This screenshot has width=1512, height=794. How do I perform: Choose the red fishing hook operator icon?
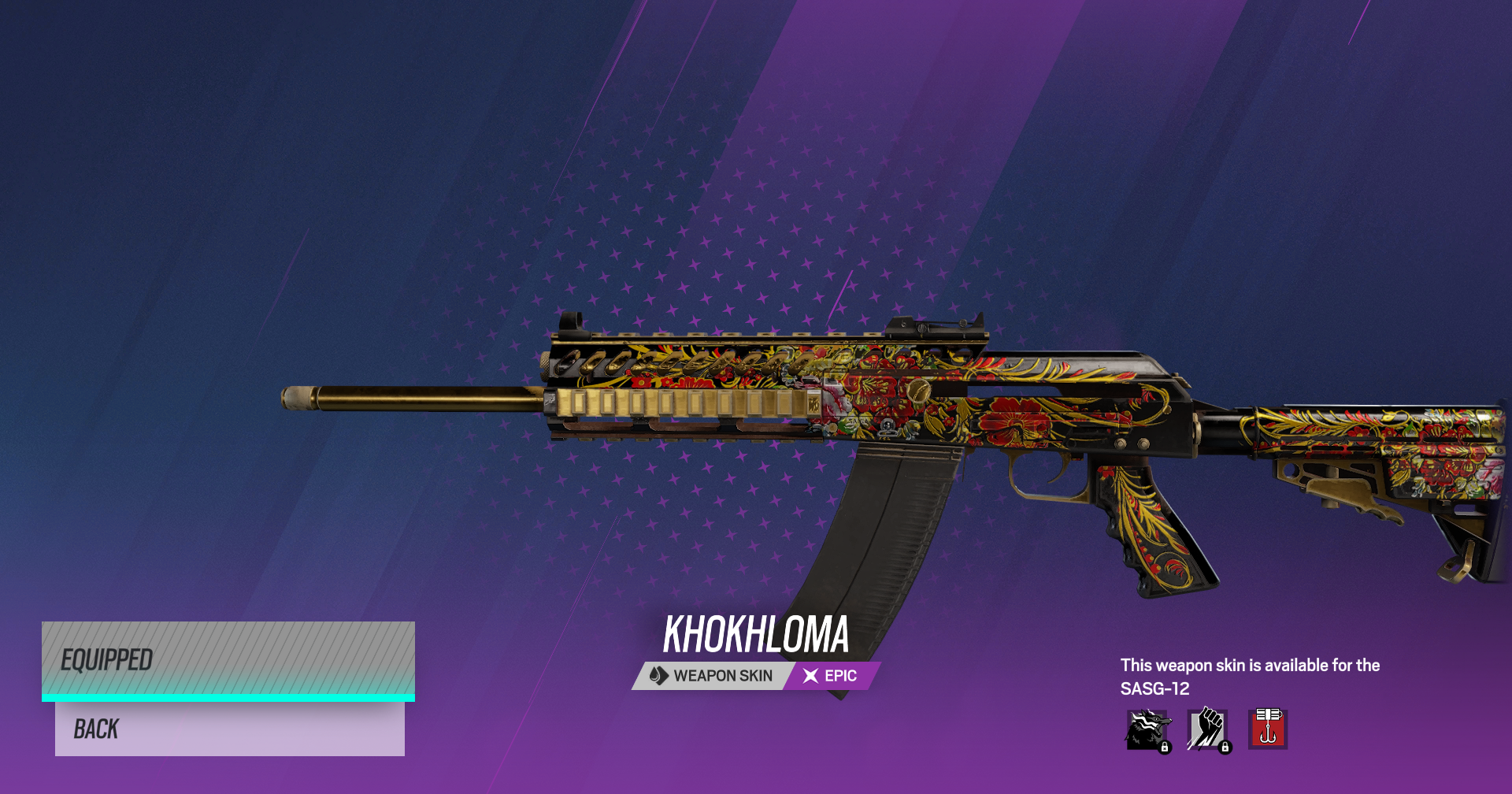pos(1267,729)
